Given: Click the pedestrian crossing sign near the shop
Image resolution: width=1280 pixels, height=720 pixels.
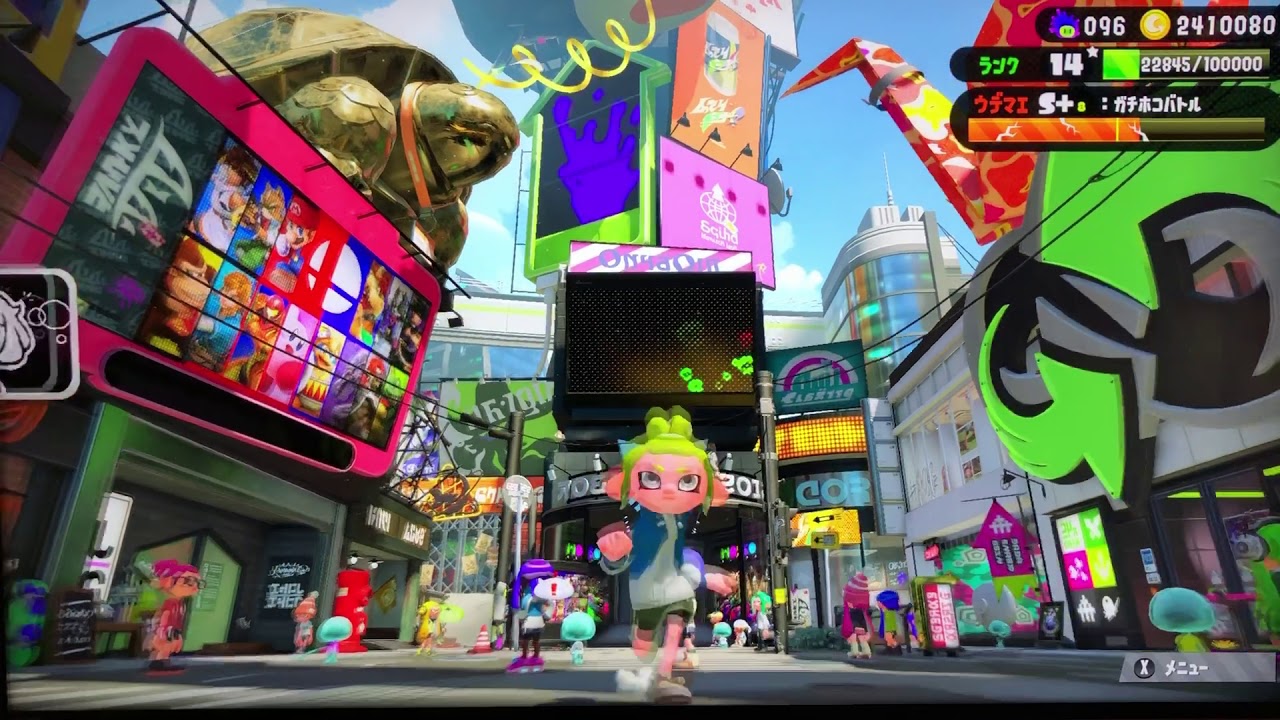Looking at the screenshot, I should [x=519, y=490].
